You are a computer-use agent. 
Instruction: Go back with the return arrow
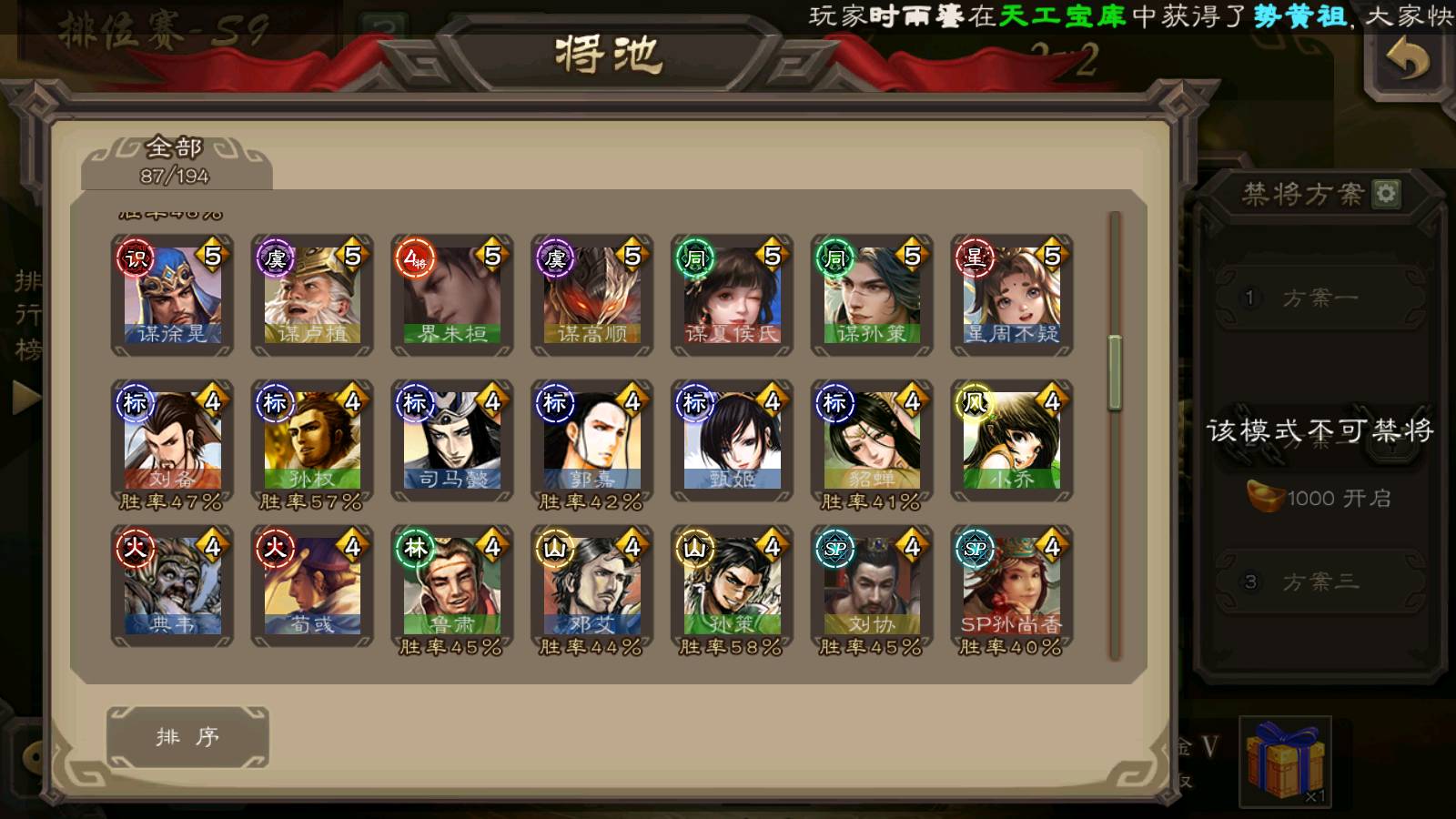pos(1407,62)
